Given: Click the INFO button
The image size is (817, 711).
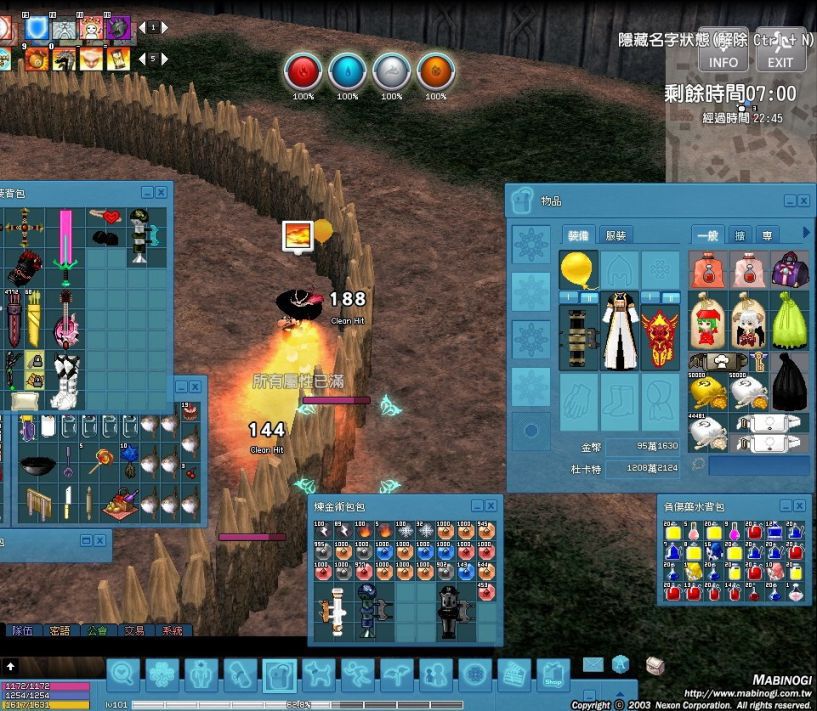Looking at the screenshot, I should (723, 50).
